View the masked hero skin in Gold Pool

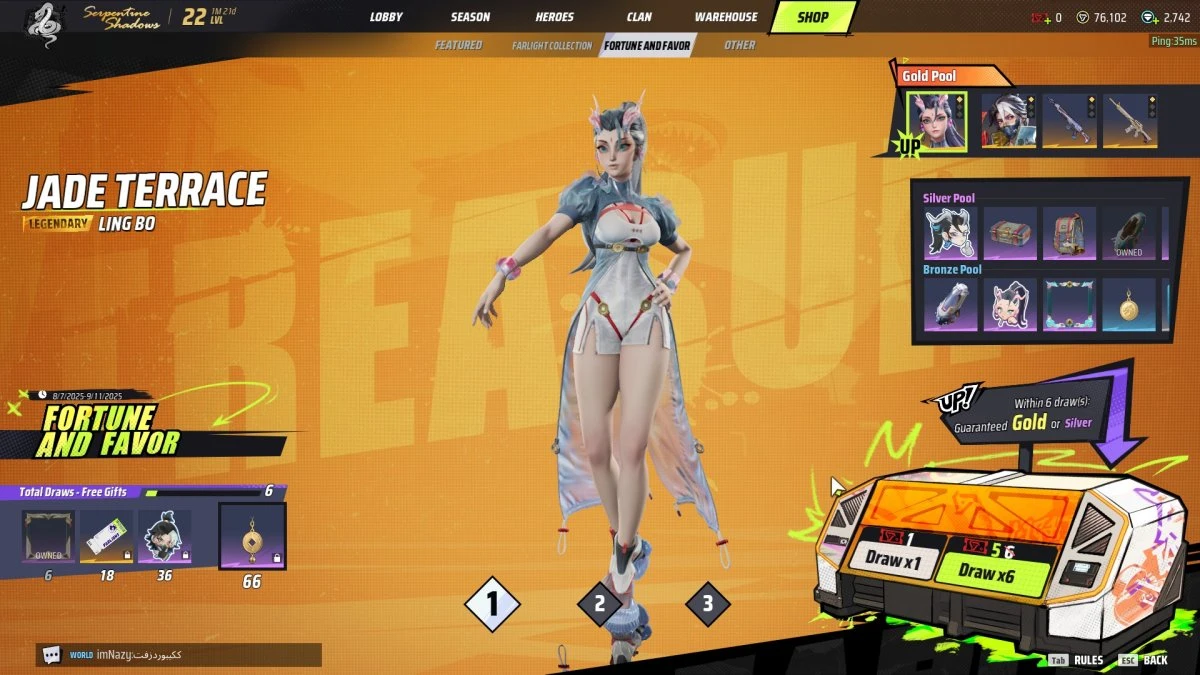click(1006, 121)
